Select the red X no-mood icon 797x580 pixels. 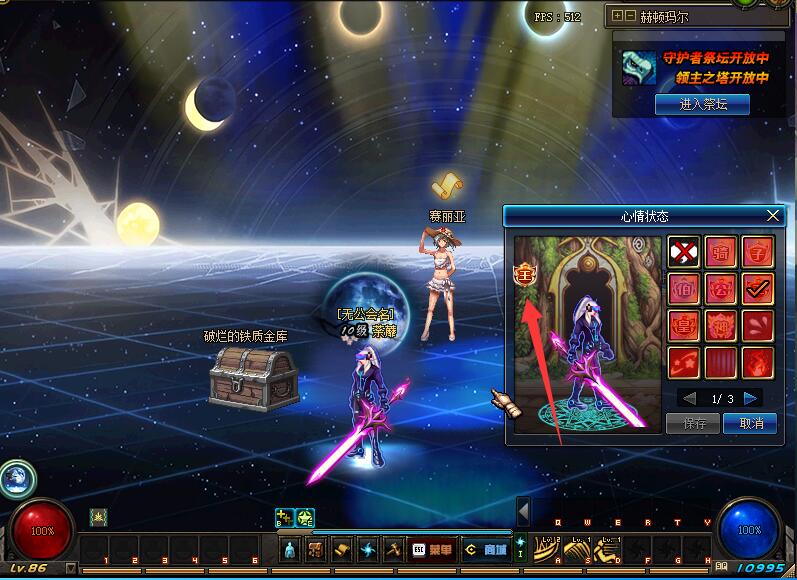(x=685, y=252)
